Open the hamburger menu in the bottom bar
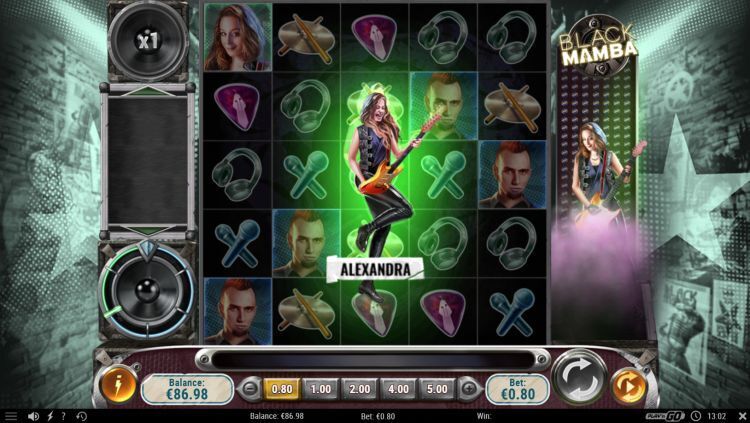The image size is (750, 423). pos(11,416)
